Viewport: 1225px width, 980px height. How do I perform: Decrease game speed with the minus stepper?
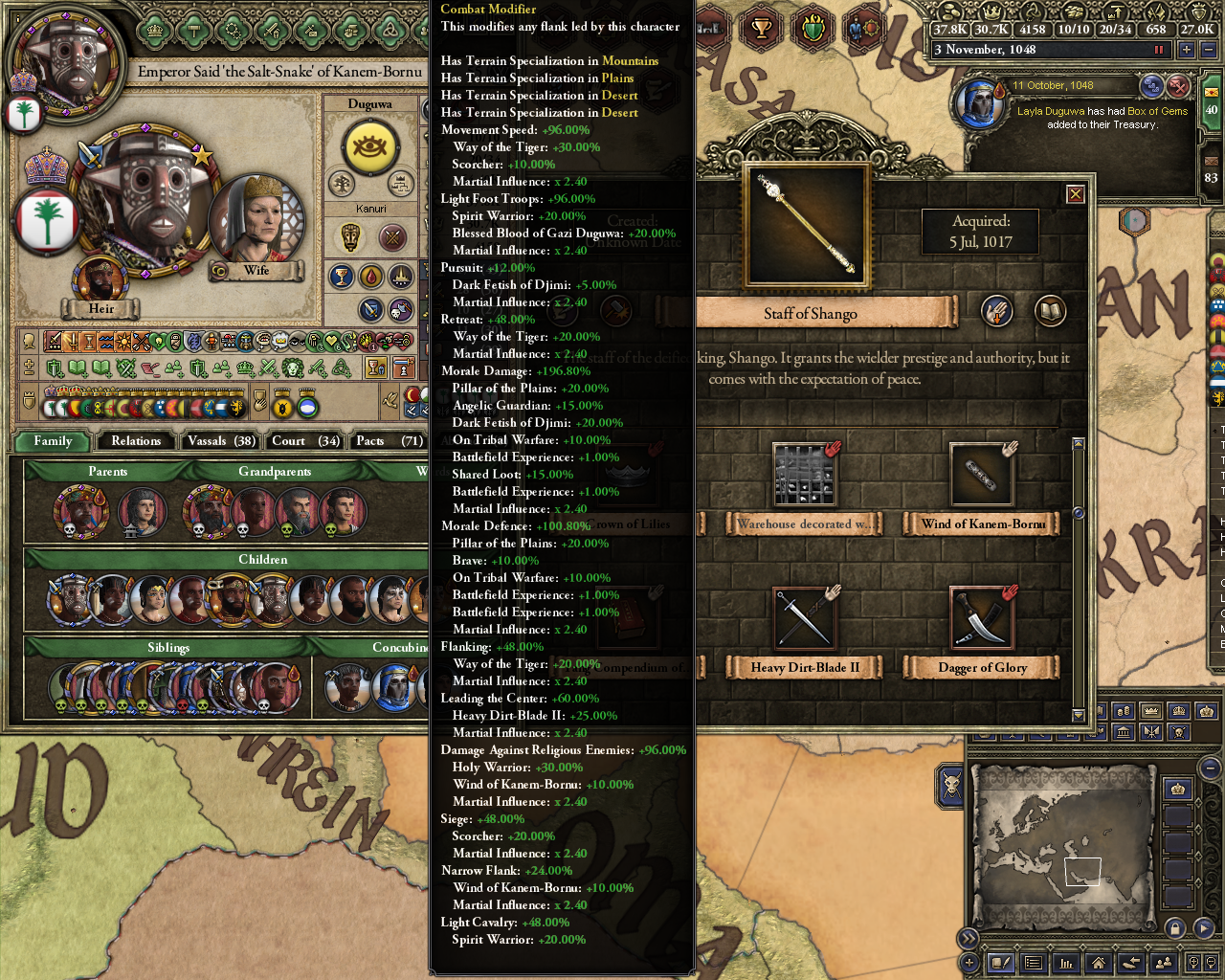pos(1209,49)
